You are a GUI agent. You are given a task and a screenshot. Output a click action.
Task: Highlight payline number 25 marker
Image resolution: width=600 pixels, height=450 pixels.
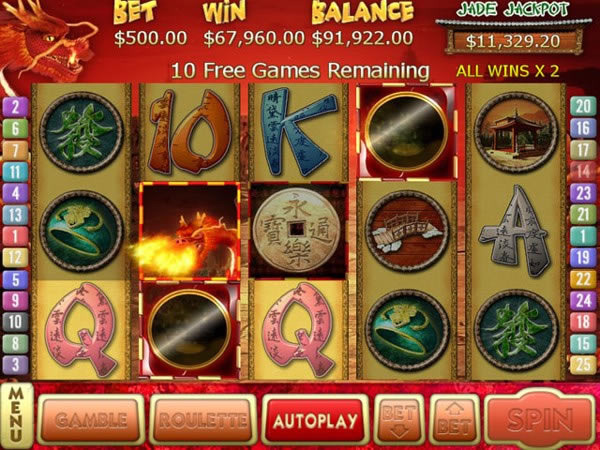click(x=583, y=365)
